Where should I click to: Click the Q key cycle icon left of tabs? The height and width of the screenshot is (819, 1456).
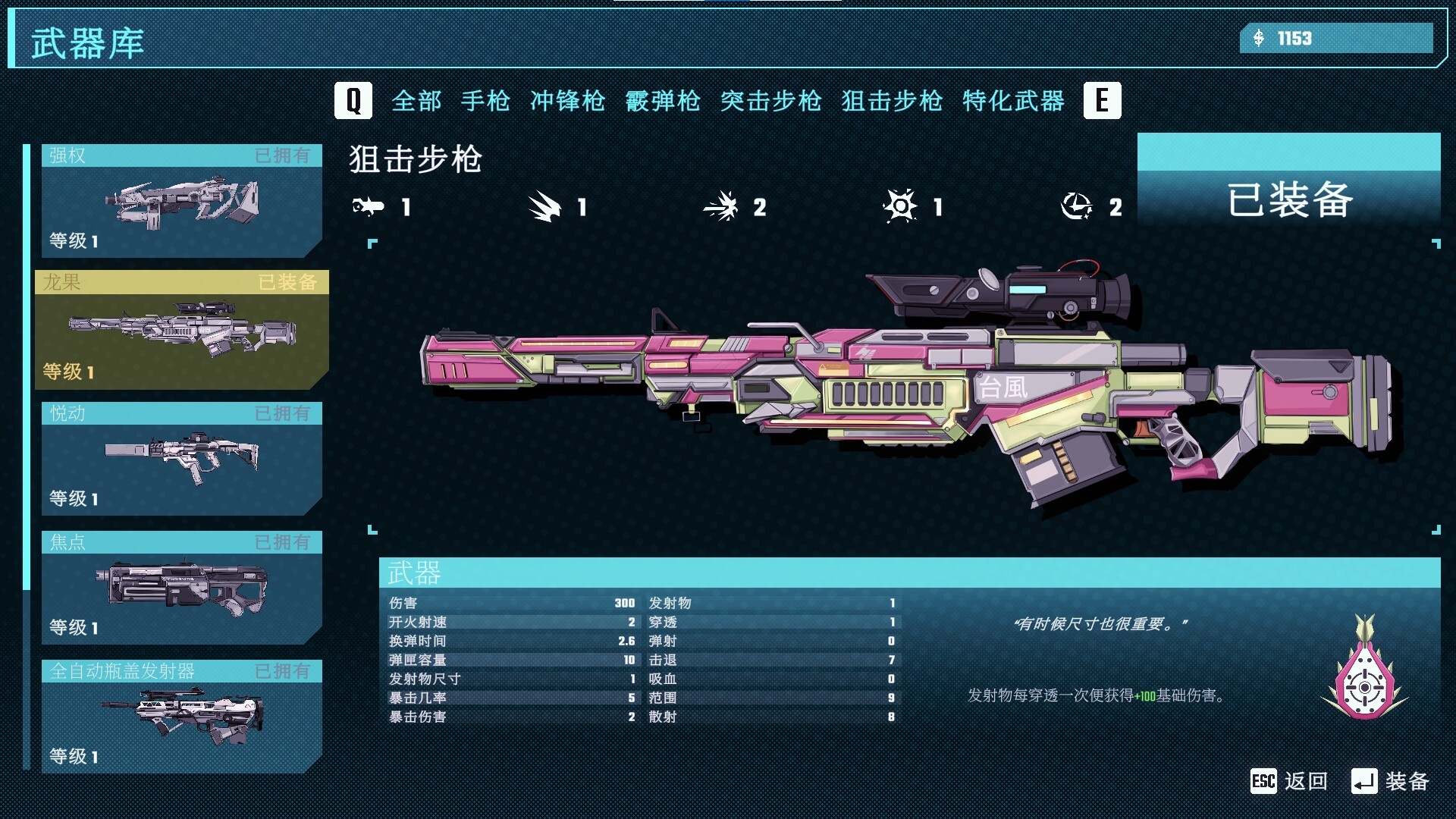pos(352,99)
